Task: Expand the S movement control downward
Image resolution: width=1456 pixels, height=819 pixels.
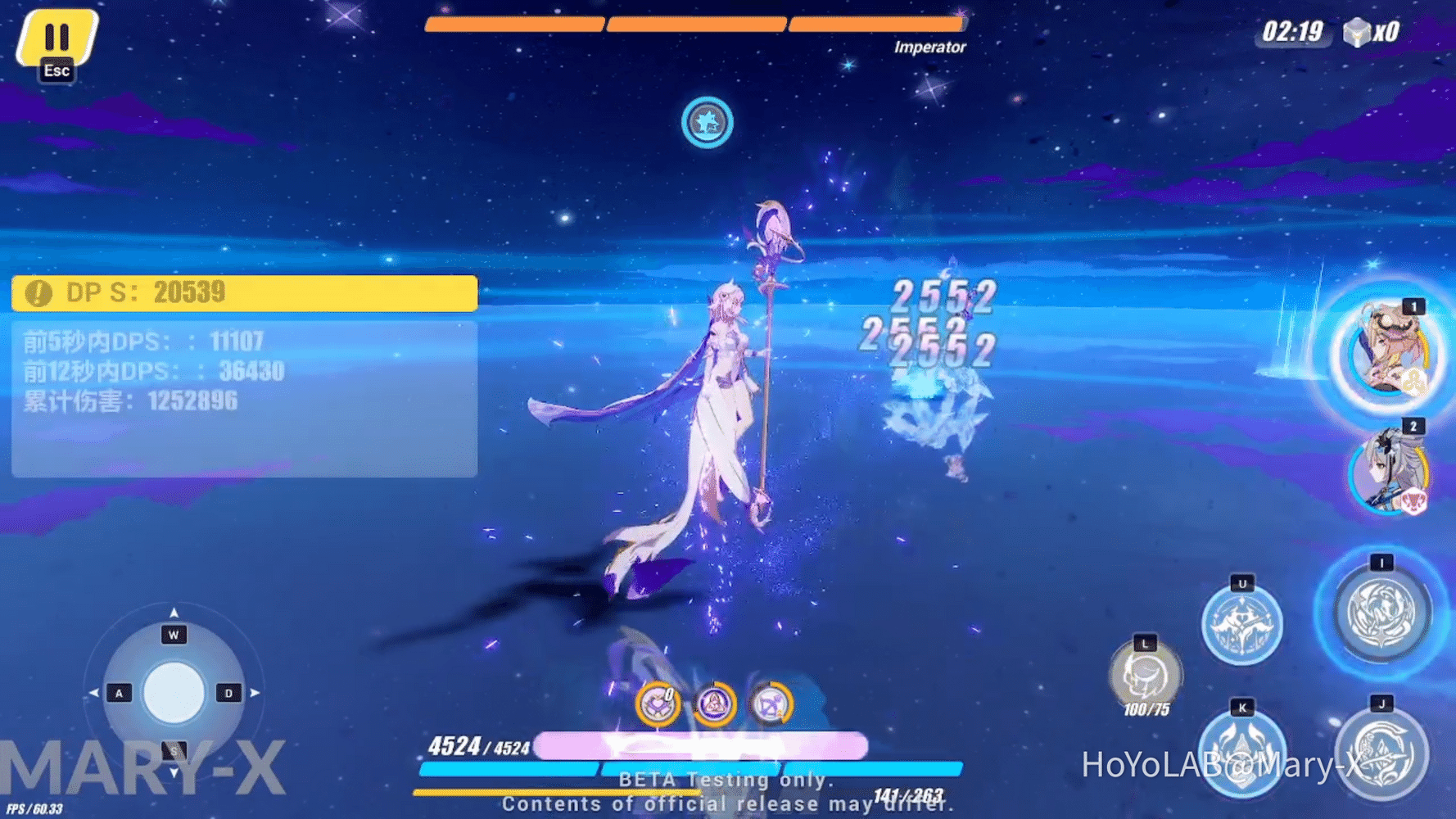Action: (173, 752)
